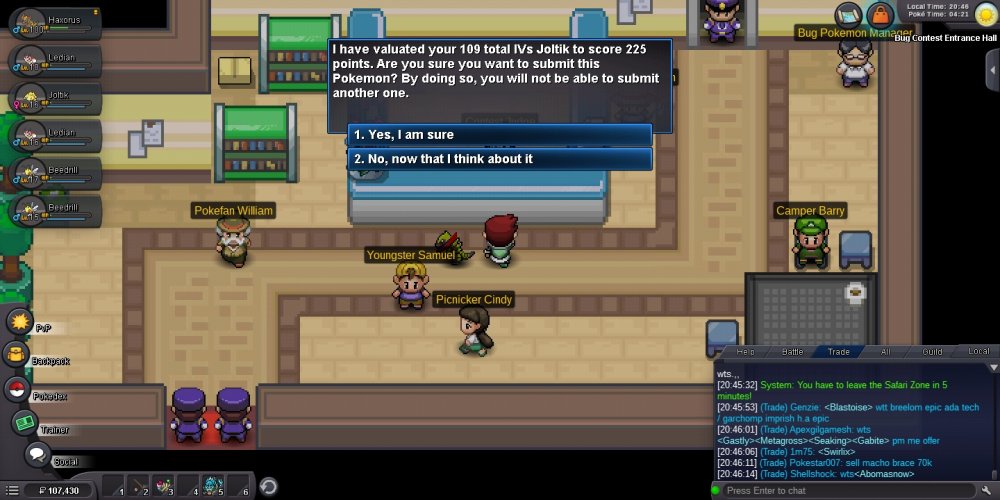Screen dimensions: 1000x500
Task: Switch to the Battle chat tab
Action: [792, 352]
